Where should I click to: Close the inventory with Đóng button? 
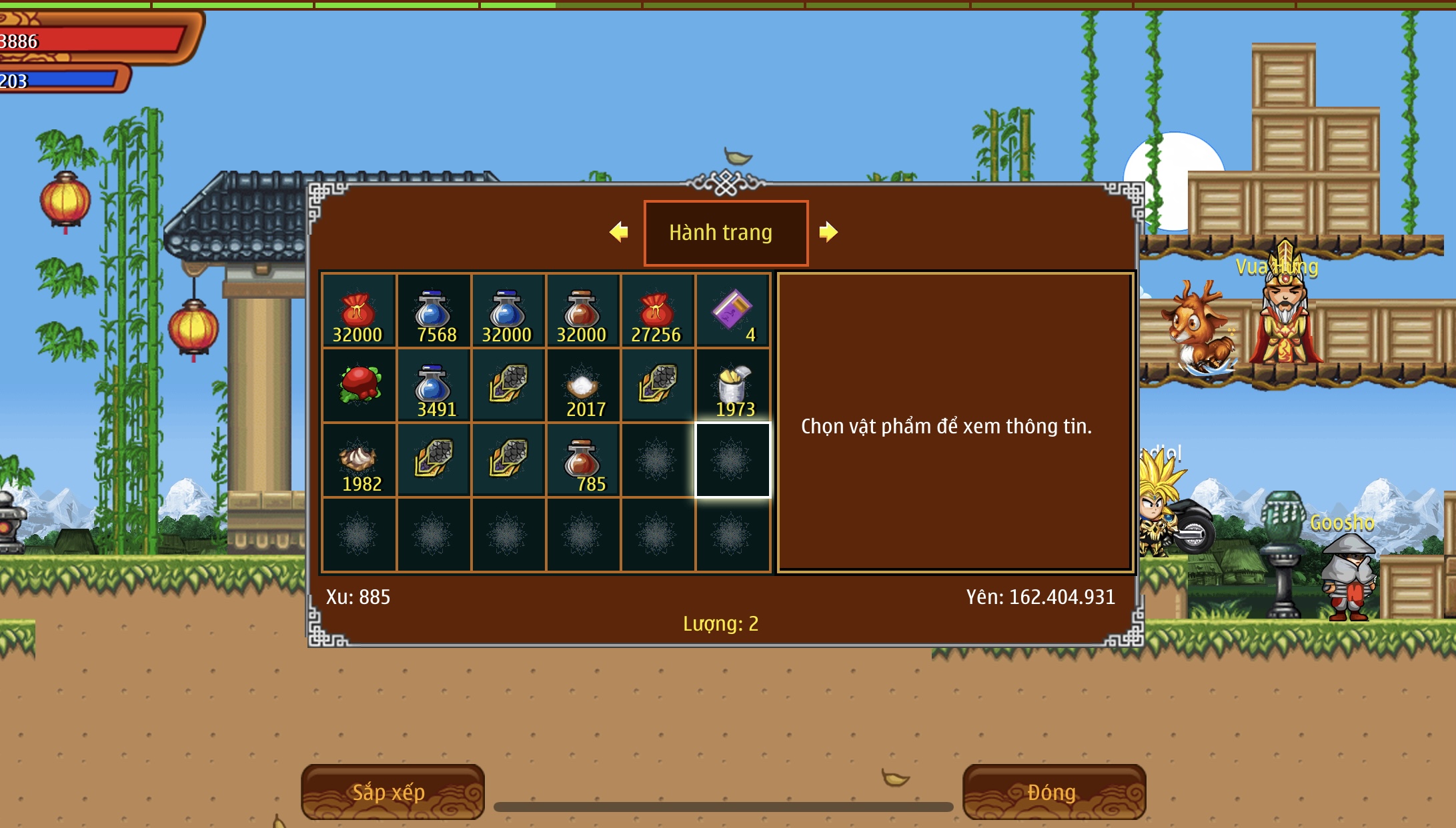click(x=1053, y=791)
